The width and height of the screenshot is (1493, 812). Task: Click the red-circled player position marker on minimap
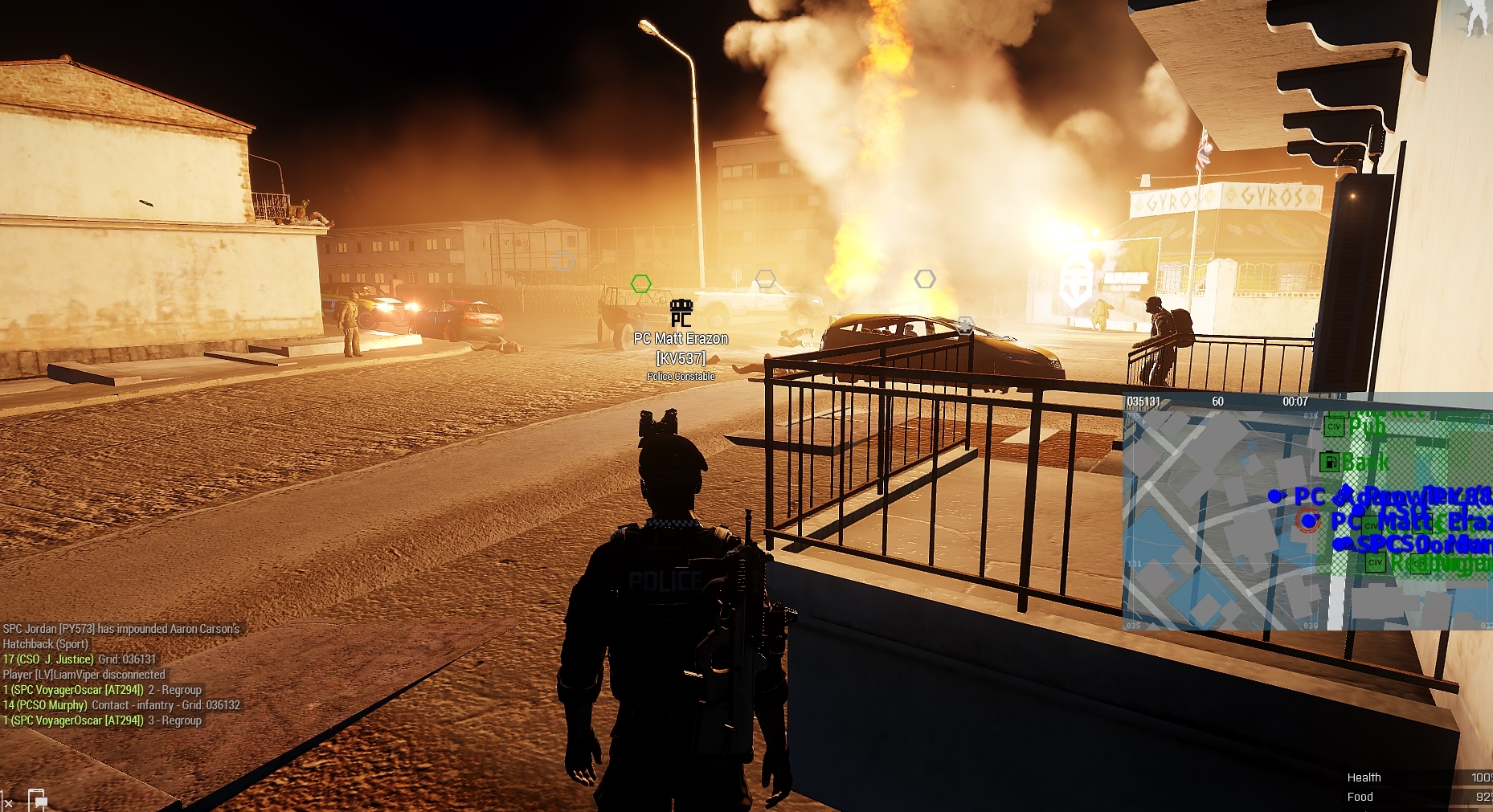[1308, 521]
